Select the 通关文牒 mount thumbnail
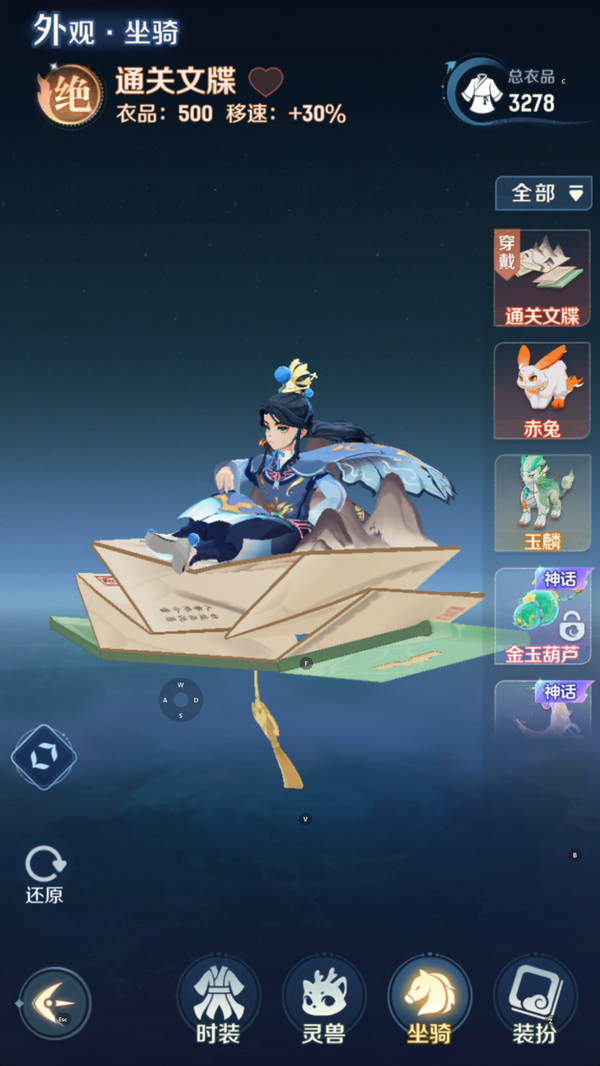Image resolution: width=600 pixels, height=1066 pixels. click(x=541, y=278)
